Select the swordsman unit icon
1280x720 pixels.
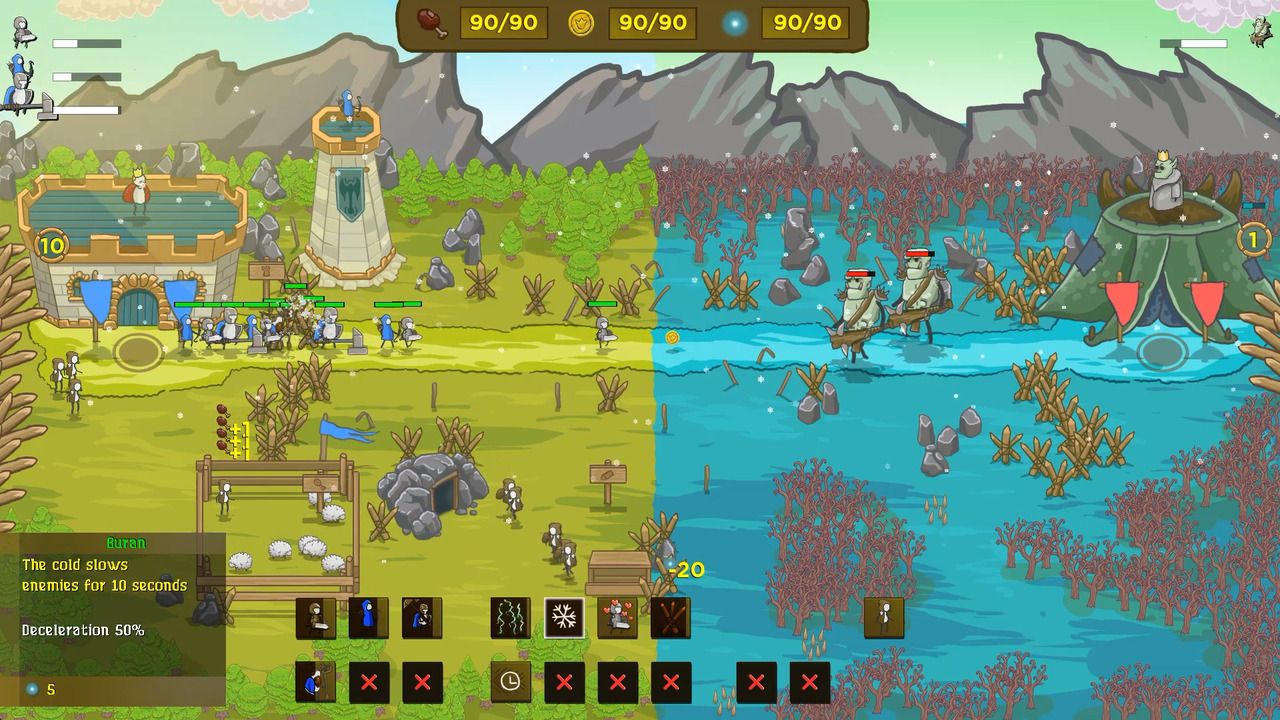click(x=315, y=618)
